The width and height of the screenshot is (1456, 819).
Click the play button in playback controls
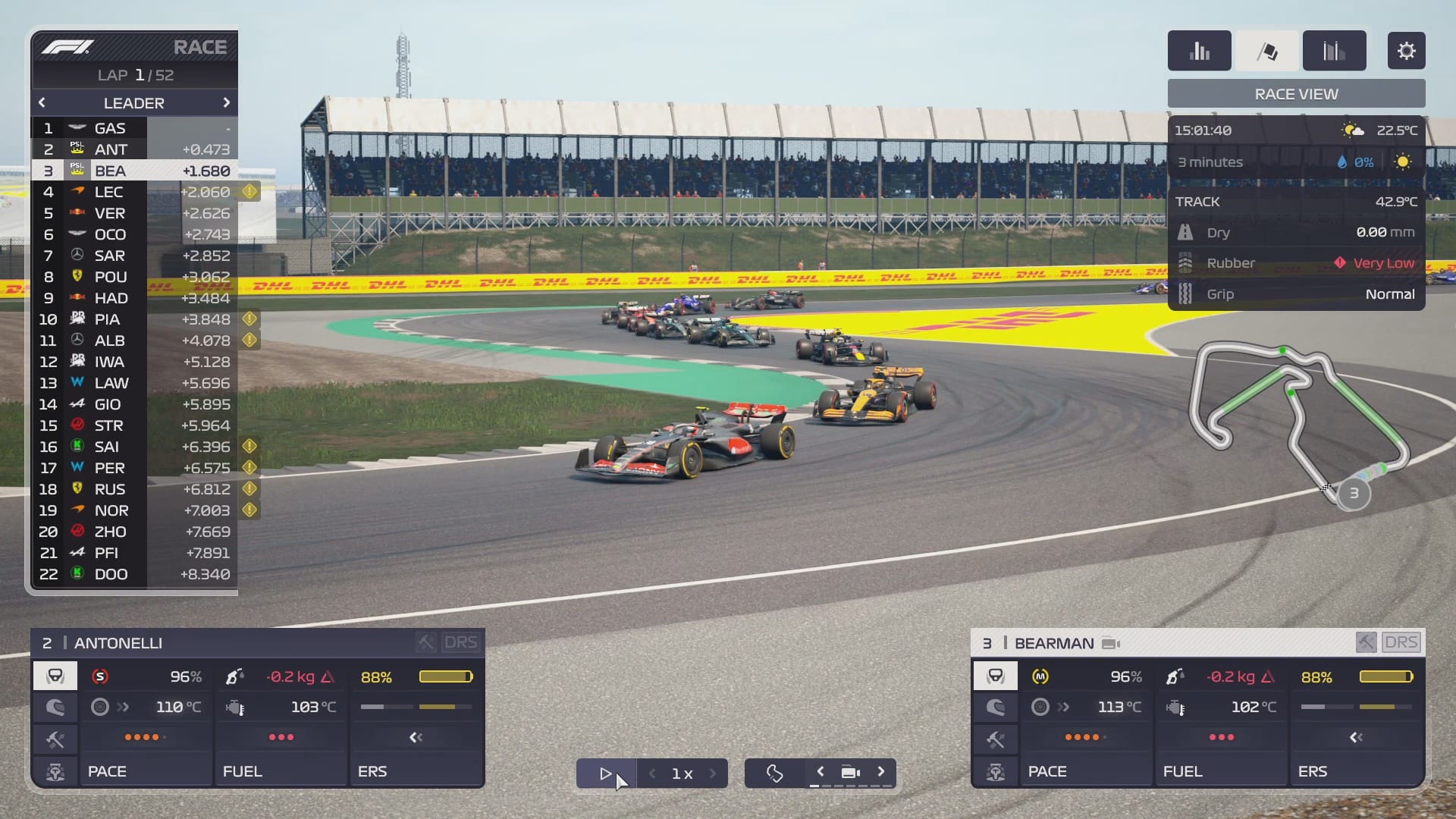pyautogui.click(x=605, y=773)
